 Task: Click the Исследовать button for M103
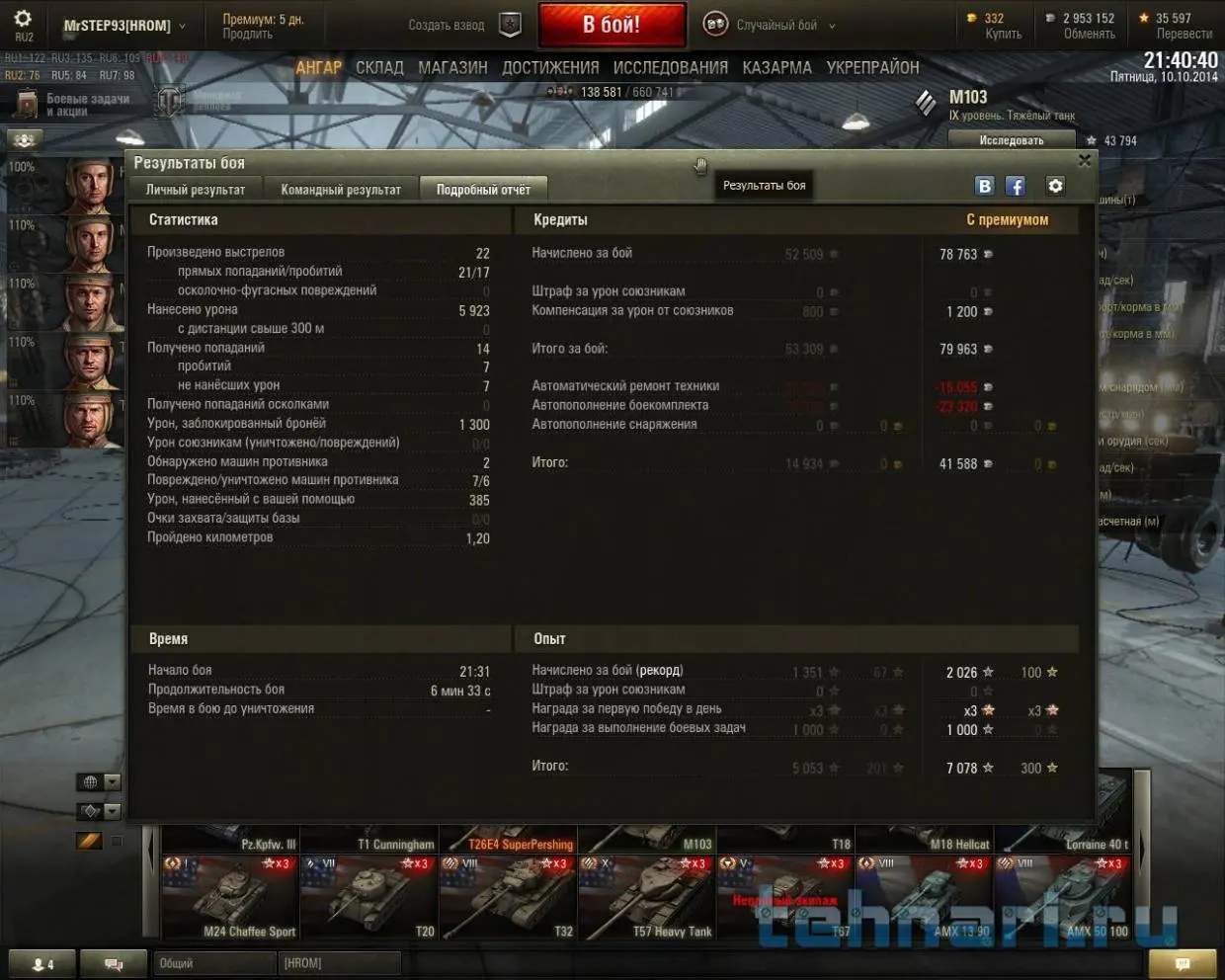coord(1011,140)
